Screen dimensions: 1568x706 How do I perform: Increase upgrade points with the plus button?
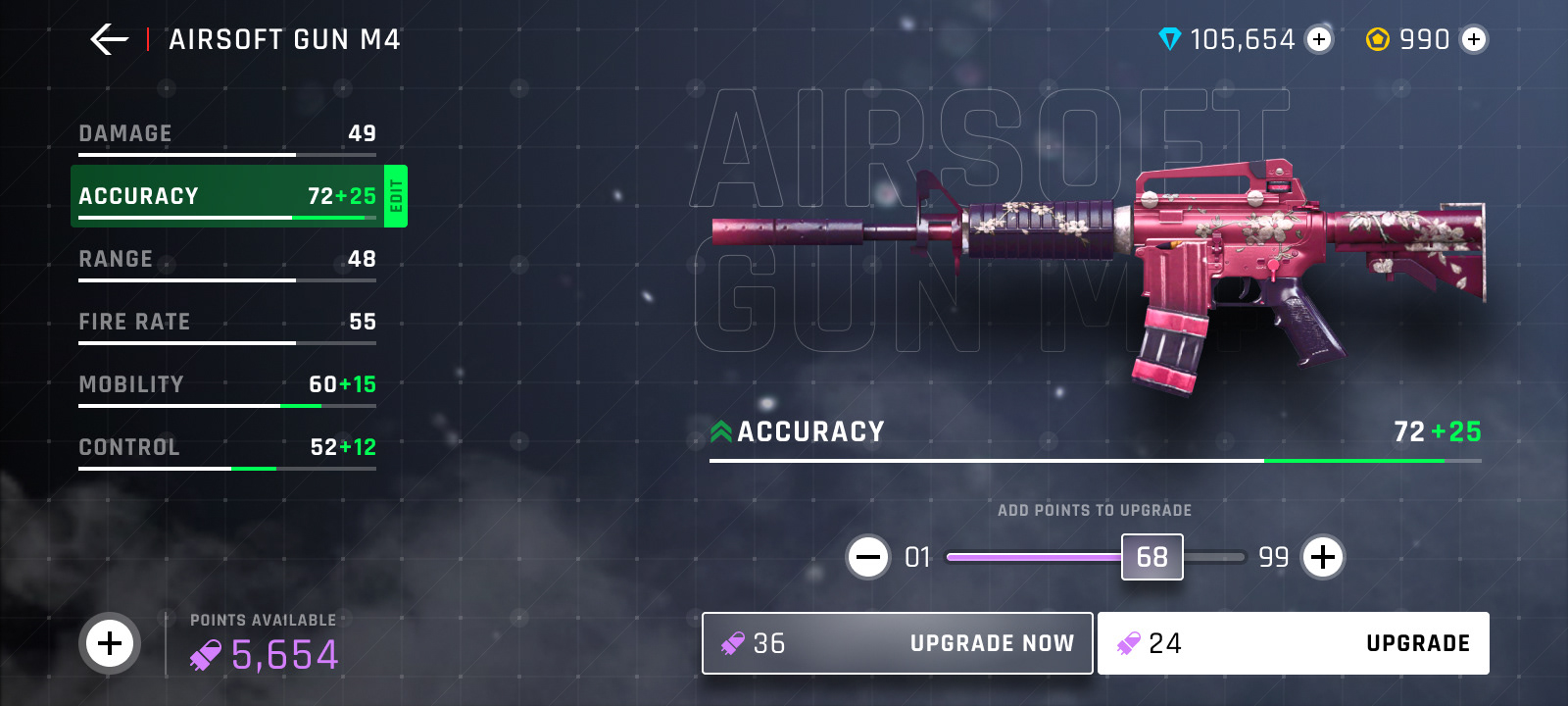pos(1323,557)
